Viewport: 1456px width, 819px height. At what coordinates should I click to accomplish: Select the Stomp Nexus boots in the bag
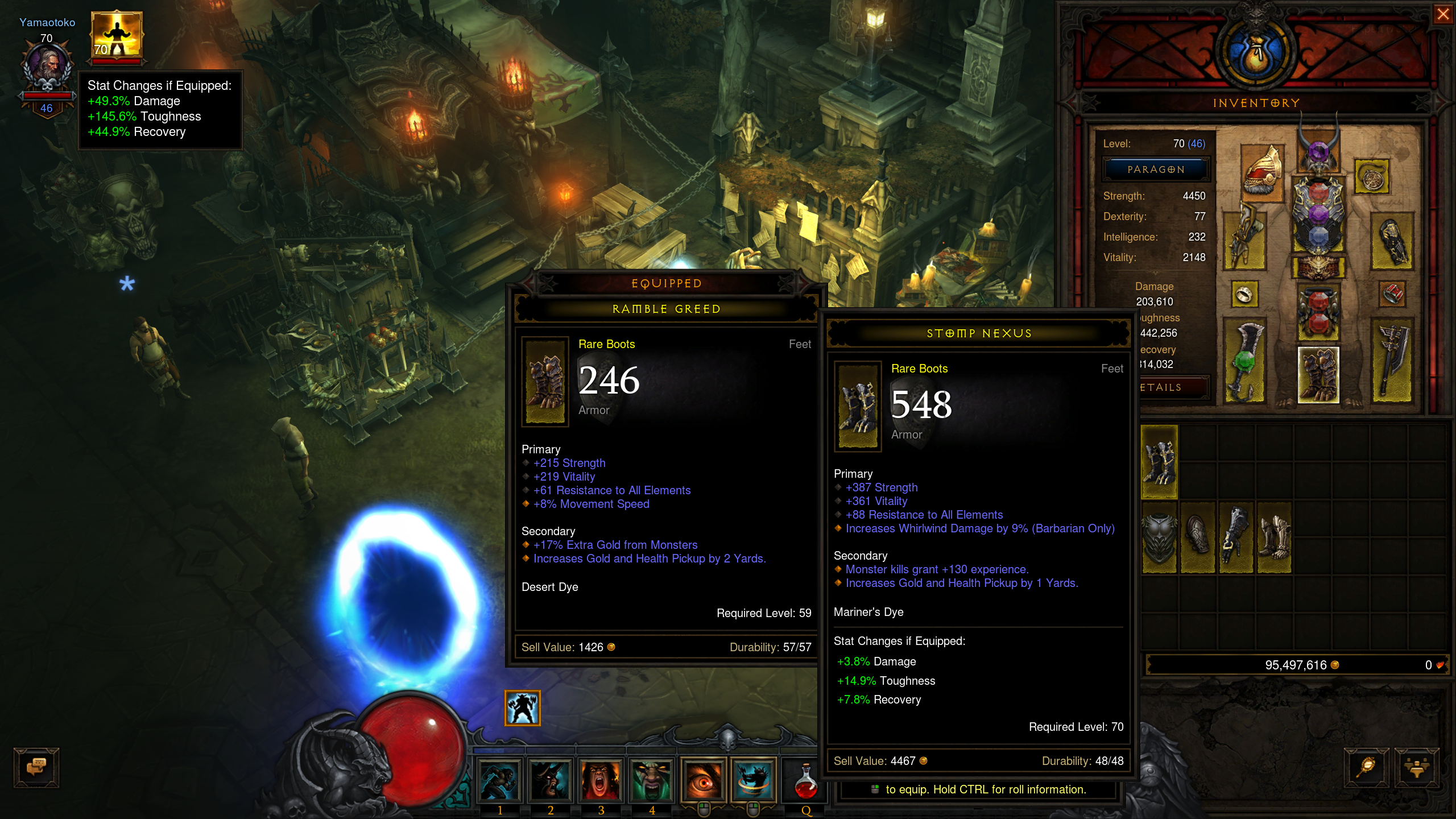(1159, 462)
